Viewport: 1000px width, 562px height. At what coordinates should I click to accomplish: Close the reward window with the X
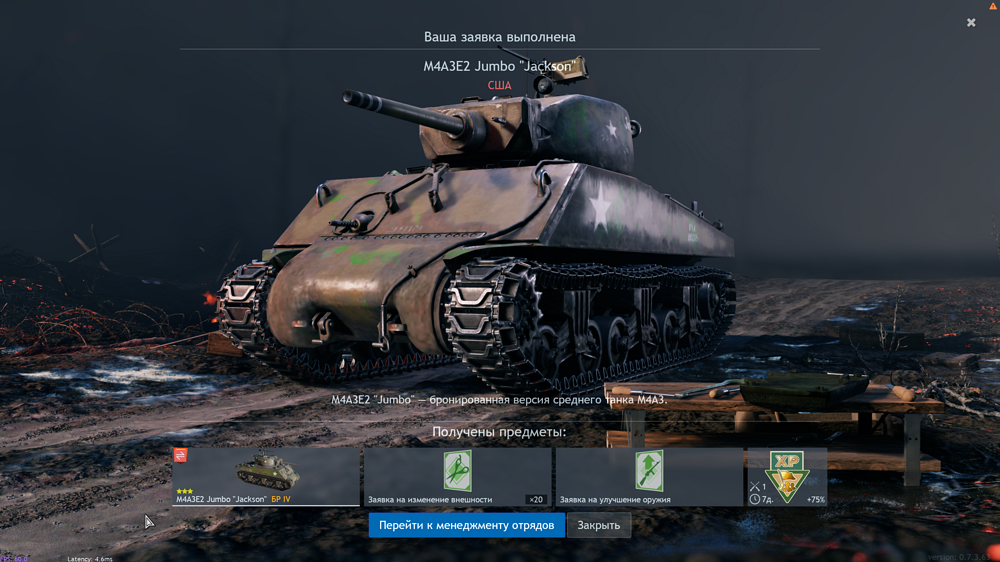click(x=971, y=22)
